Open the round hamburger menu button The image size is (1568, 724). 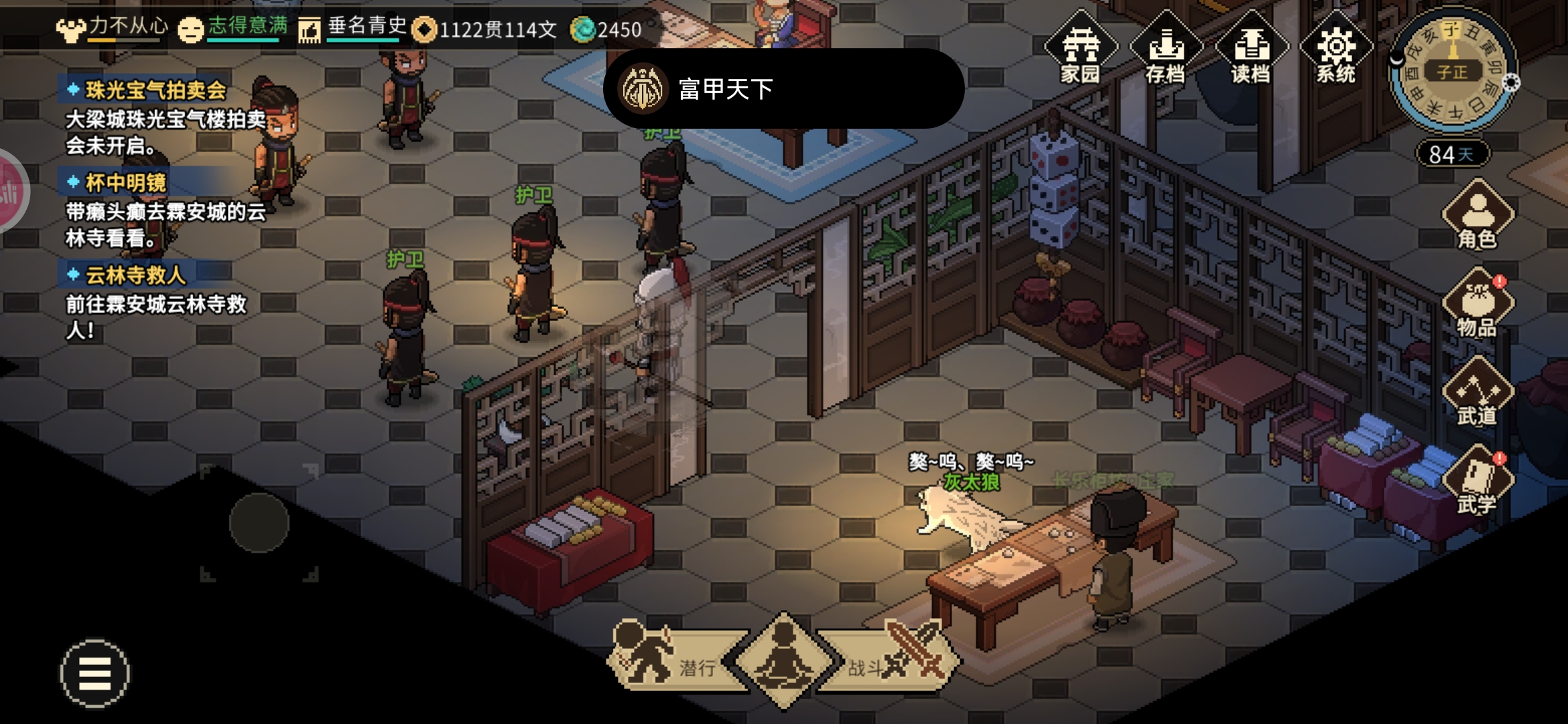[x=94, y=673]
